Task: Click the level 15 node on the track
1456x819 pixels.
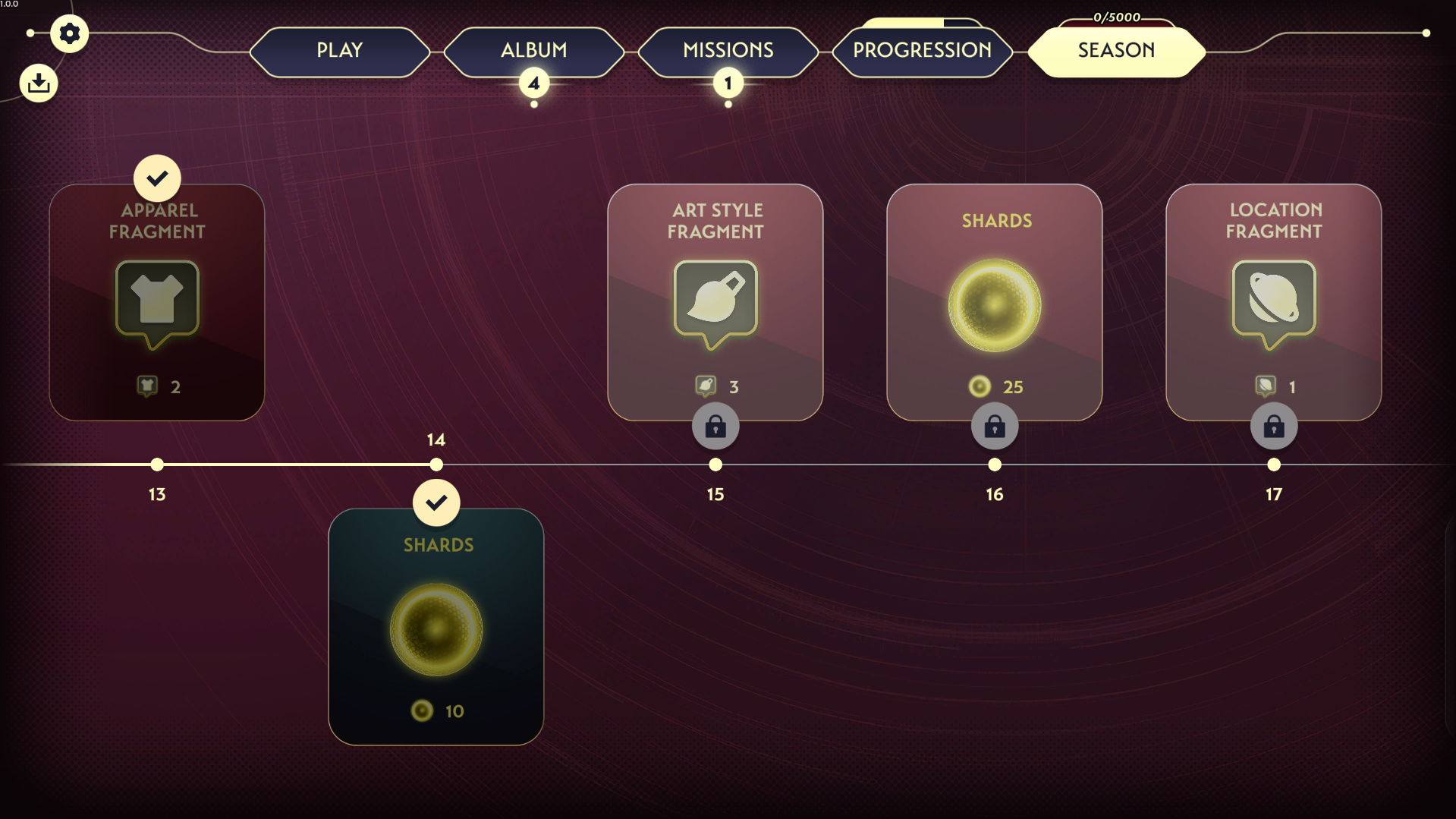Action: [715, 465]
